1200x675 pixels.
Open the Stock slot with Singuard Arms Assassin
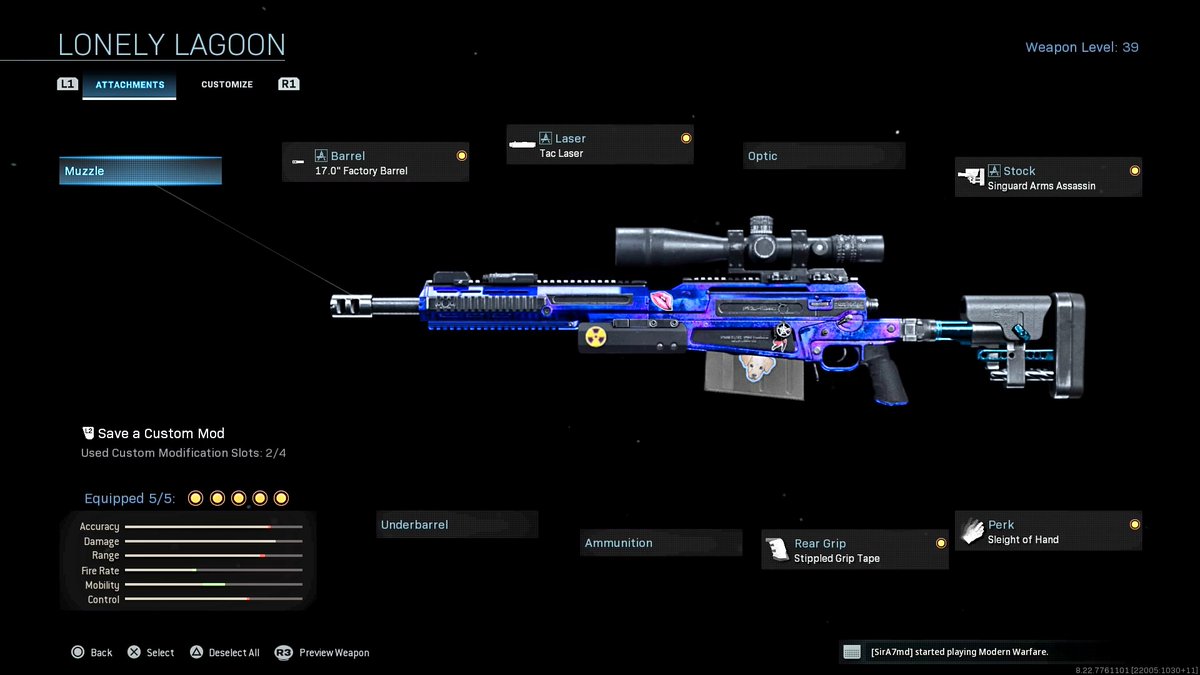coord(1047,178)
